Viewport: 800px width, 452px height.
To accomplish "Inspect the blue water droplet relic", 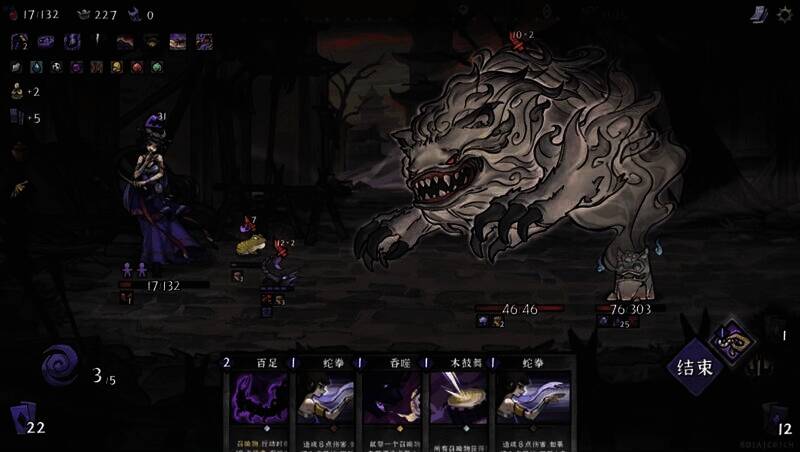I will click(x=37, y=67).
